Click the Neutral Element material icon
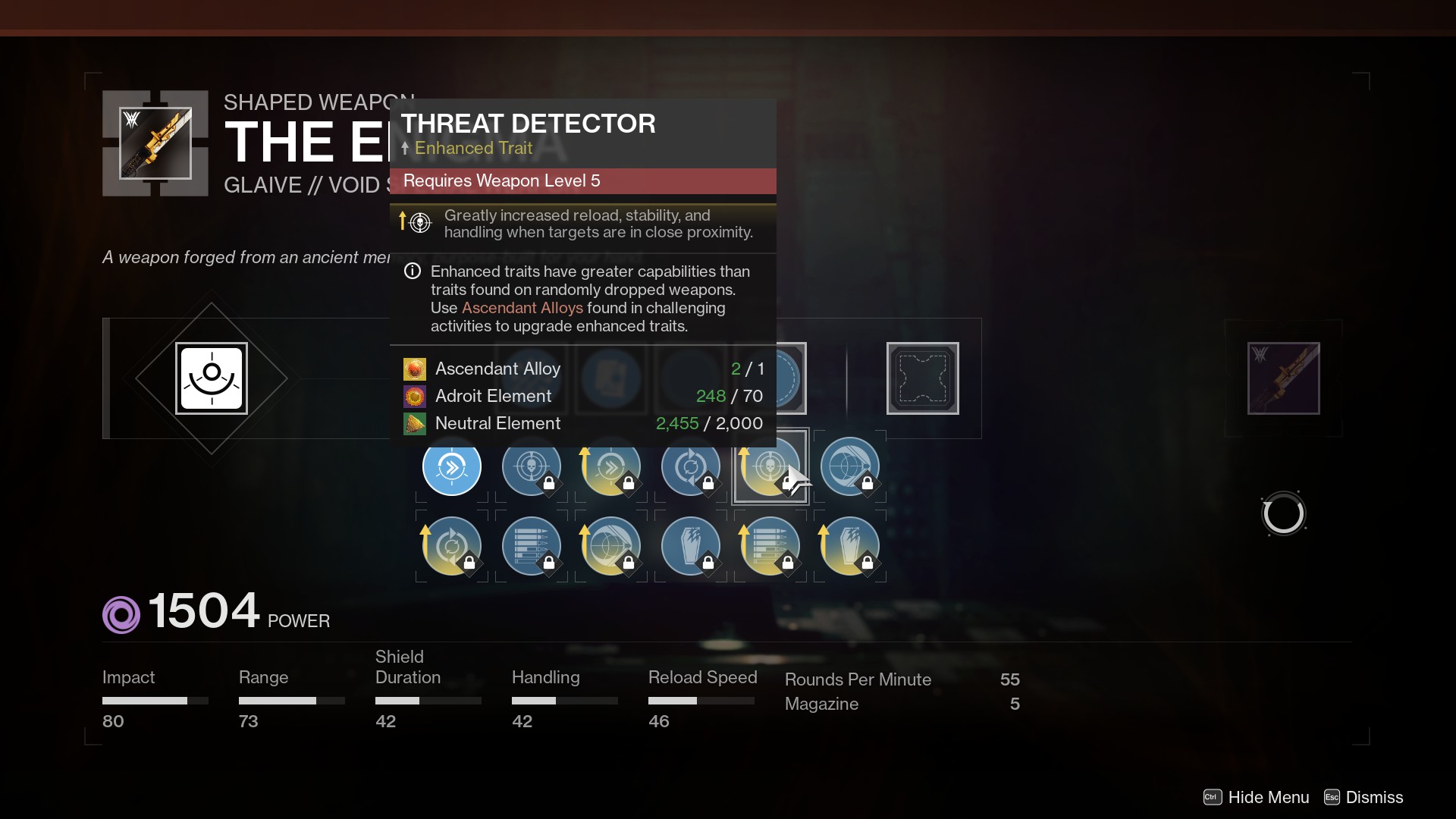This screenshot has width=1456, height=819. 414,423
